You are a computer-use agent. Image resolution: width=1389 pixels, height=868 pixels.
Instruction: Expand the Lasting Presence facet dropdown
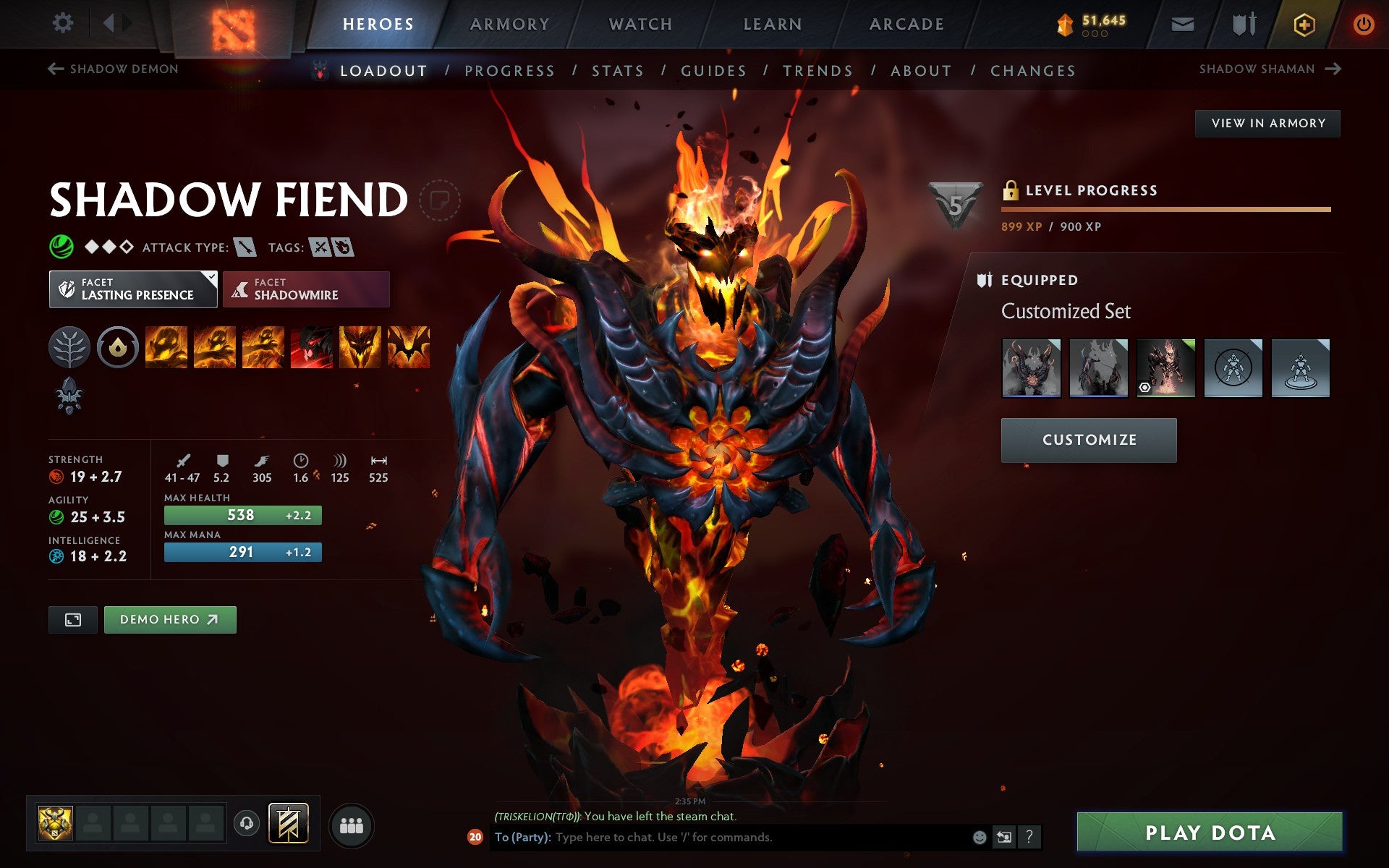211,277
